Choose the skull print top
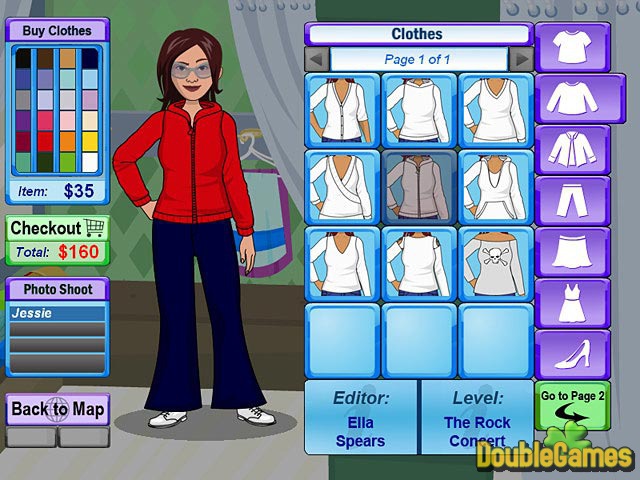This screenshot has height=480, width=640. click(496, 264)
